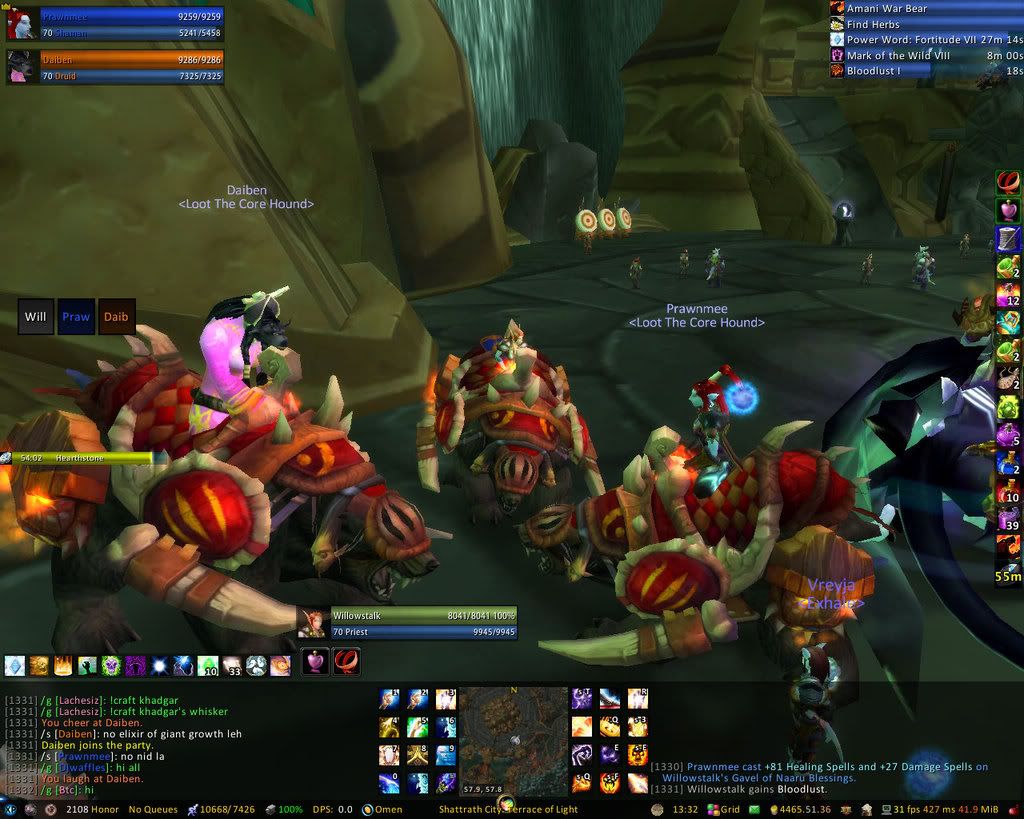1024x819 pixels.
Task: Use the spool of thread icon
Action: 1007,239
